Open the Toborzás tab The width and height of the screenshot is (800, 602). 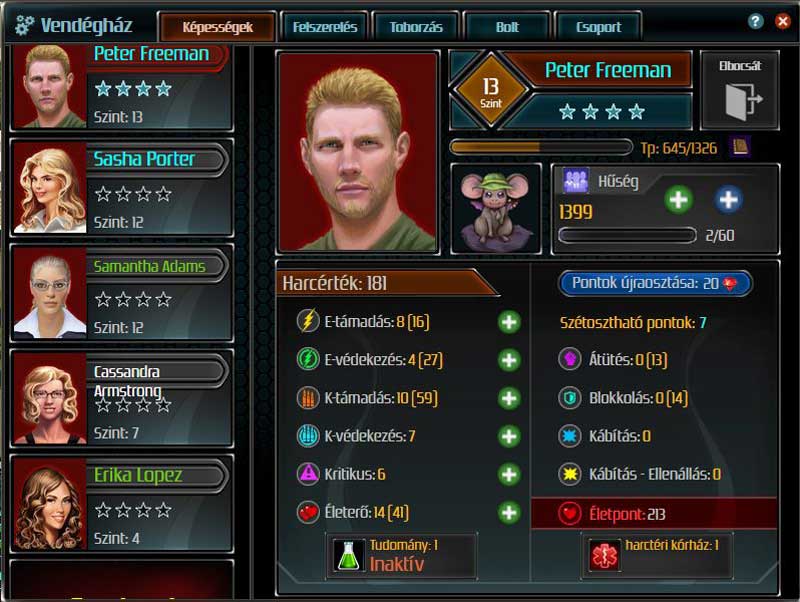click(416, 27)
